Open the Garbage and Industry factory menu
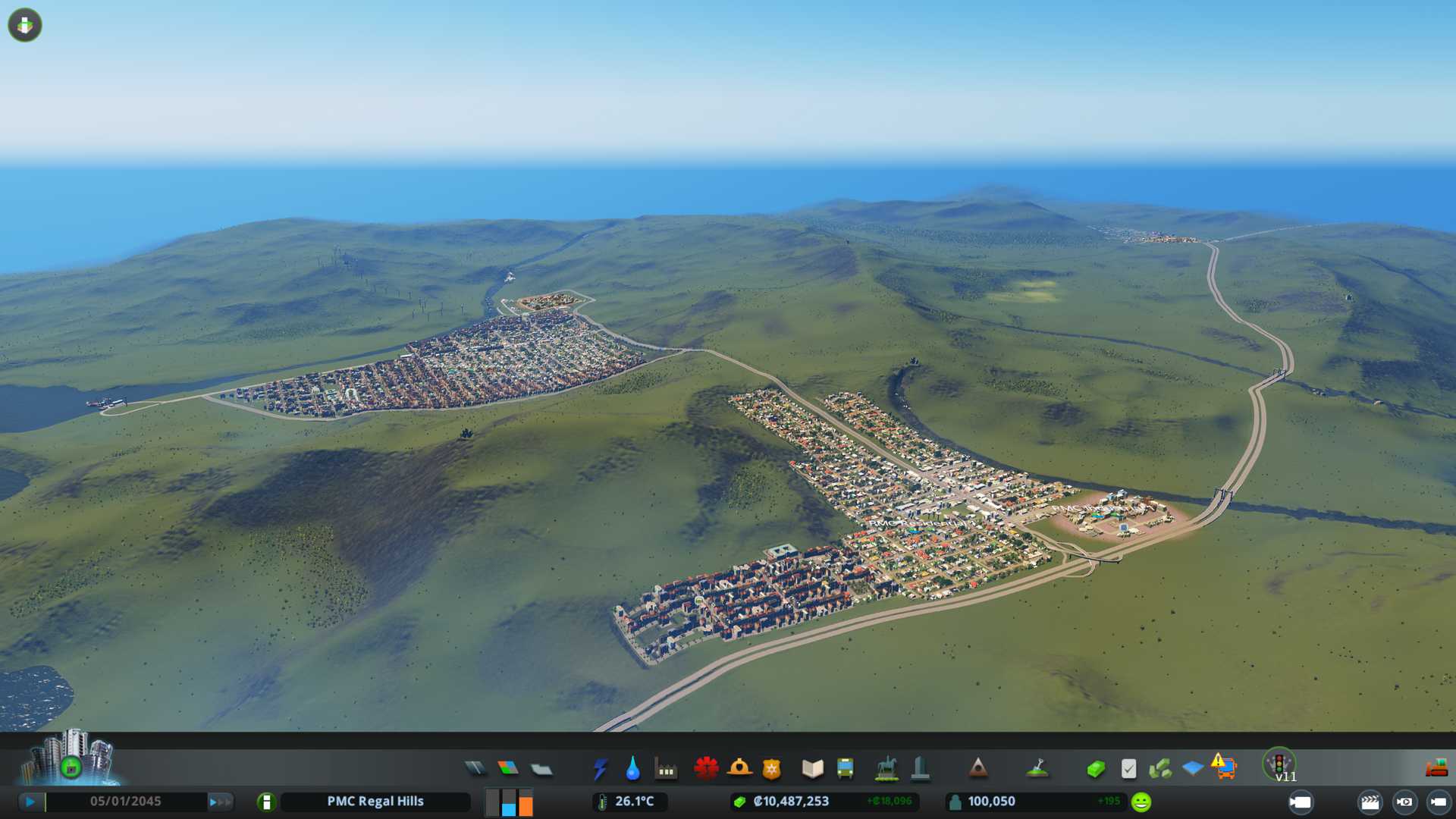This screenshot has width=1456, height=819. point(666,770)
